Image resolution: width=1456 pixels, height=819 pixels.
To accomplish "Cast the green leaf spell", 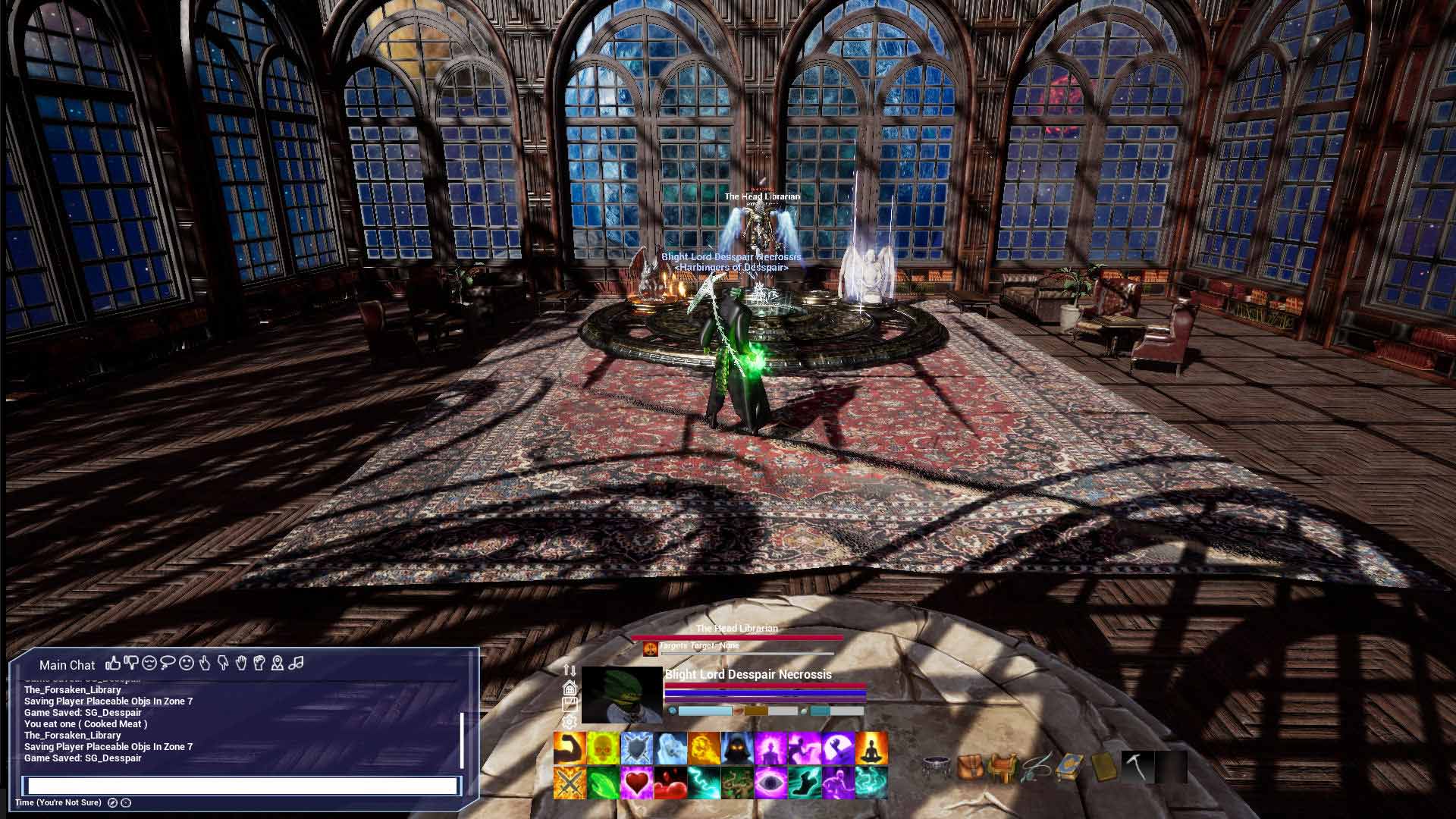I will point(603,783).
